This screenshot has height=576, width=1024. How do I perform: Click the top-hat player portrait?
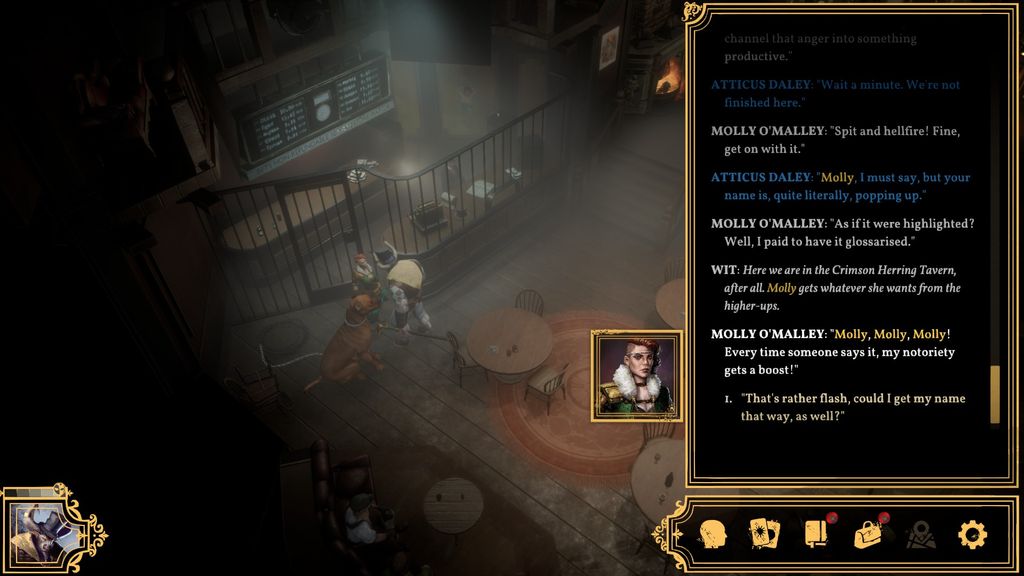click(x=38, y=529)
